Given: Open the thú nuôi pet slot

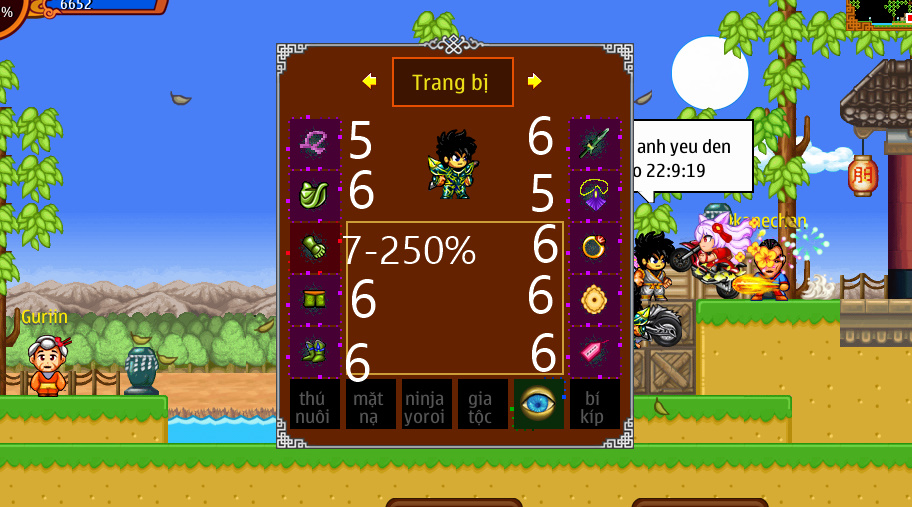Looking at the screenshot, I should (x=314, y=405).
